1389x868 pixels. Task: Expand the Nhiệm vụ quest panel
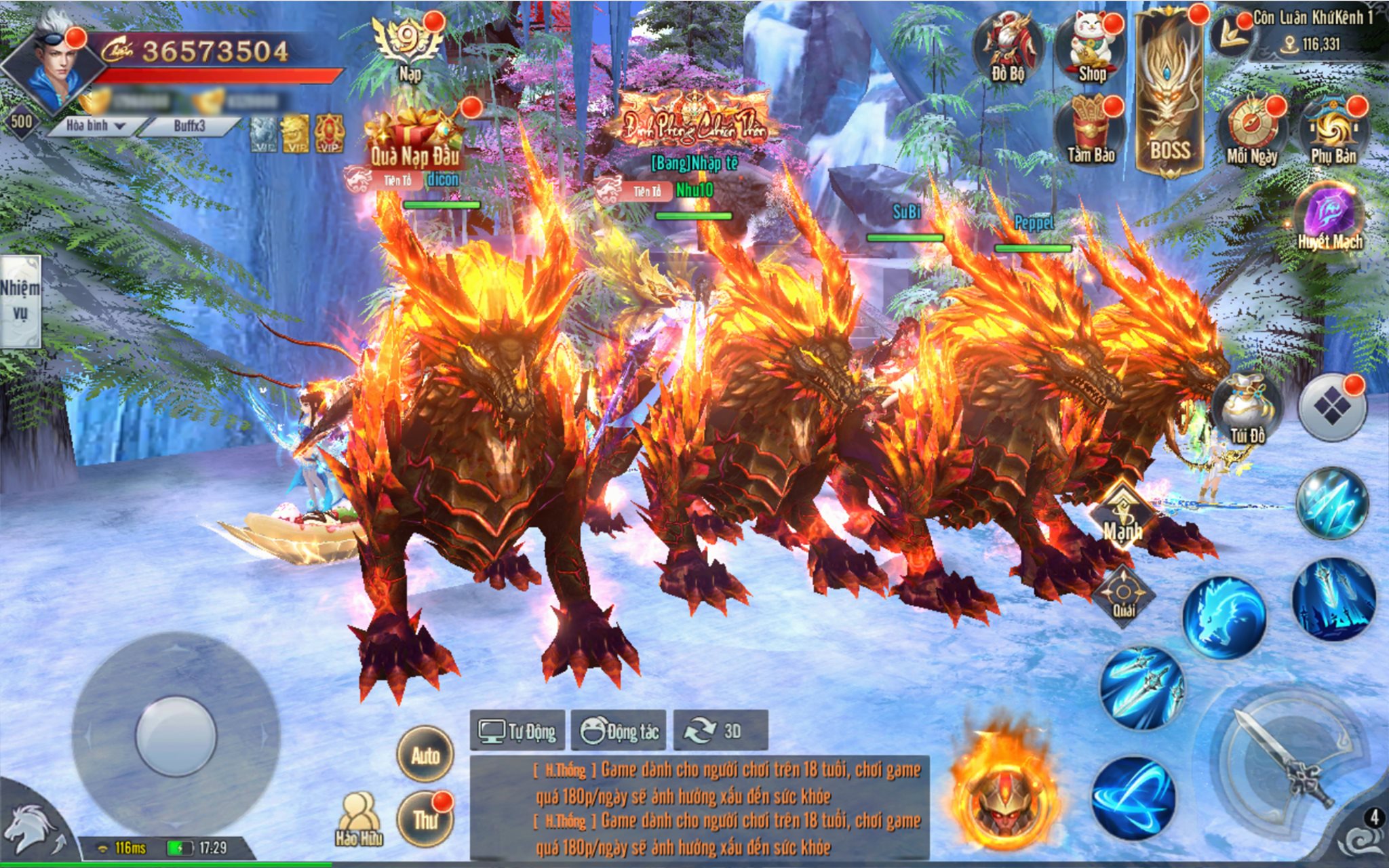(20, 300)
